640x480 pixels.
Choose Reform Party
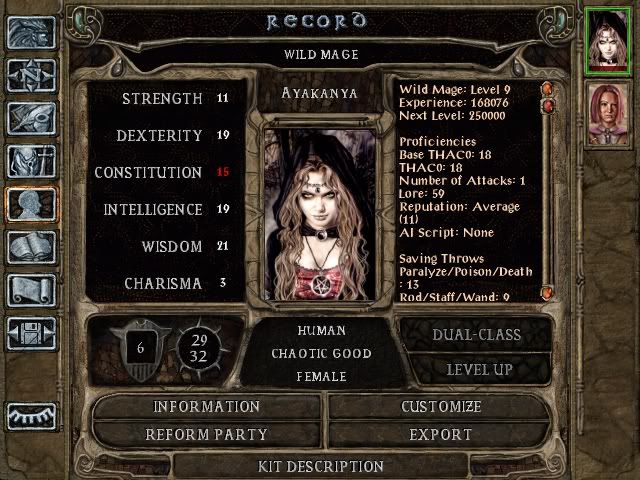pyautogui.click(x=206, y=435)
